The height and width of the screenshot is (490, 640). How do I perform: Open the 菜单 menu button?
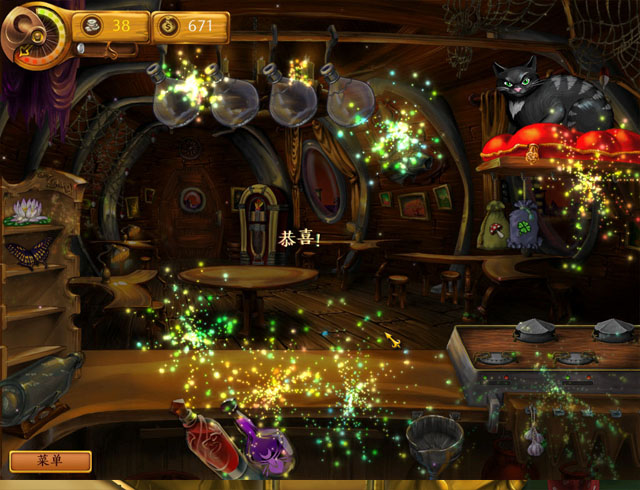[50, 461]
